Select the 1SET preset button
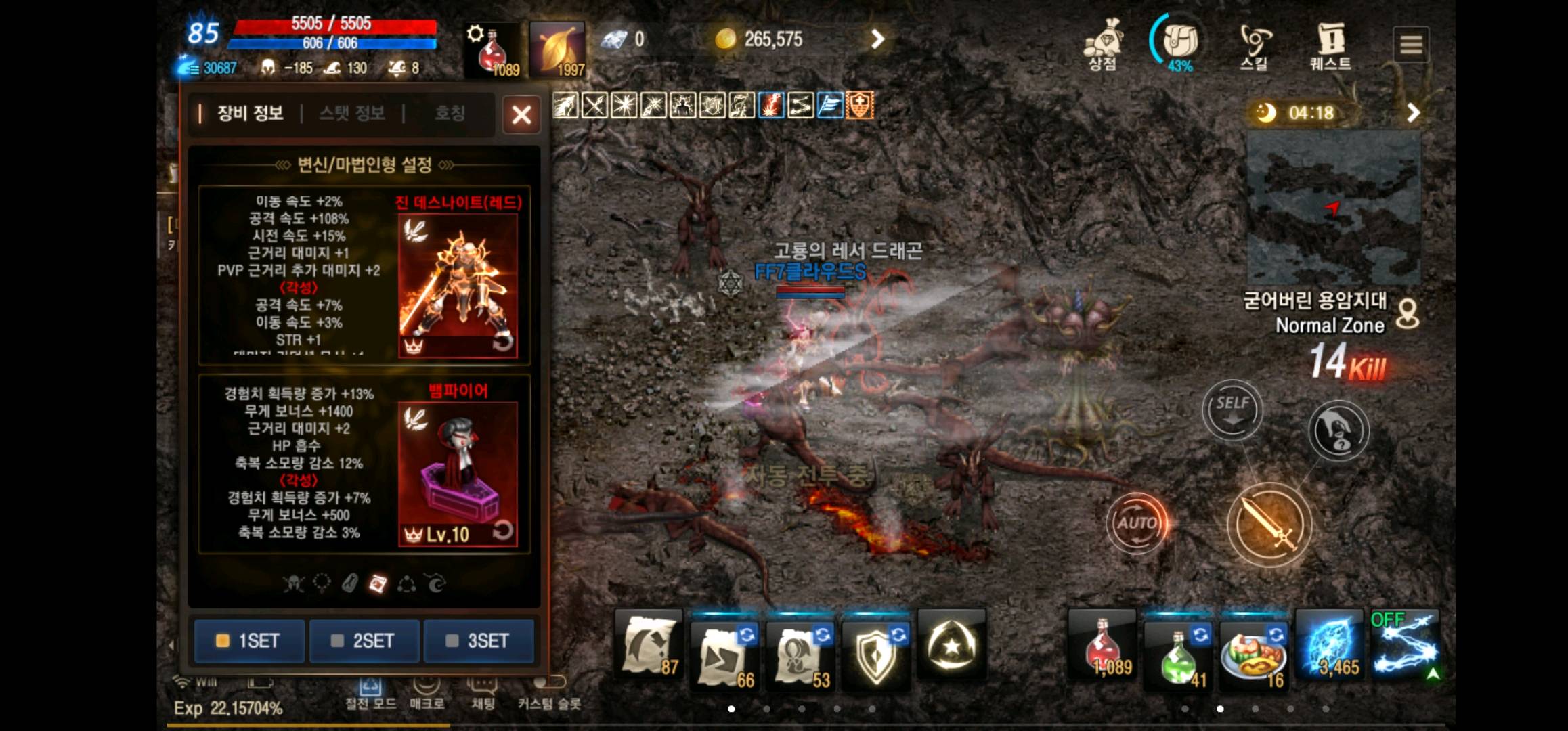1568x731 pixels. tap(248, 640)
